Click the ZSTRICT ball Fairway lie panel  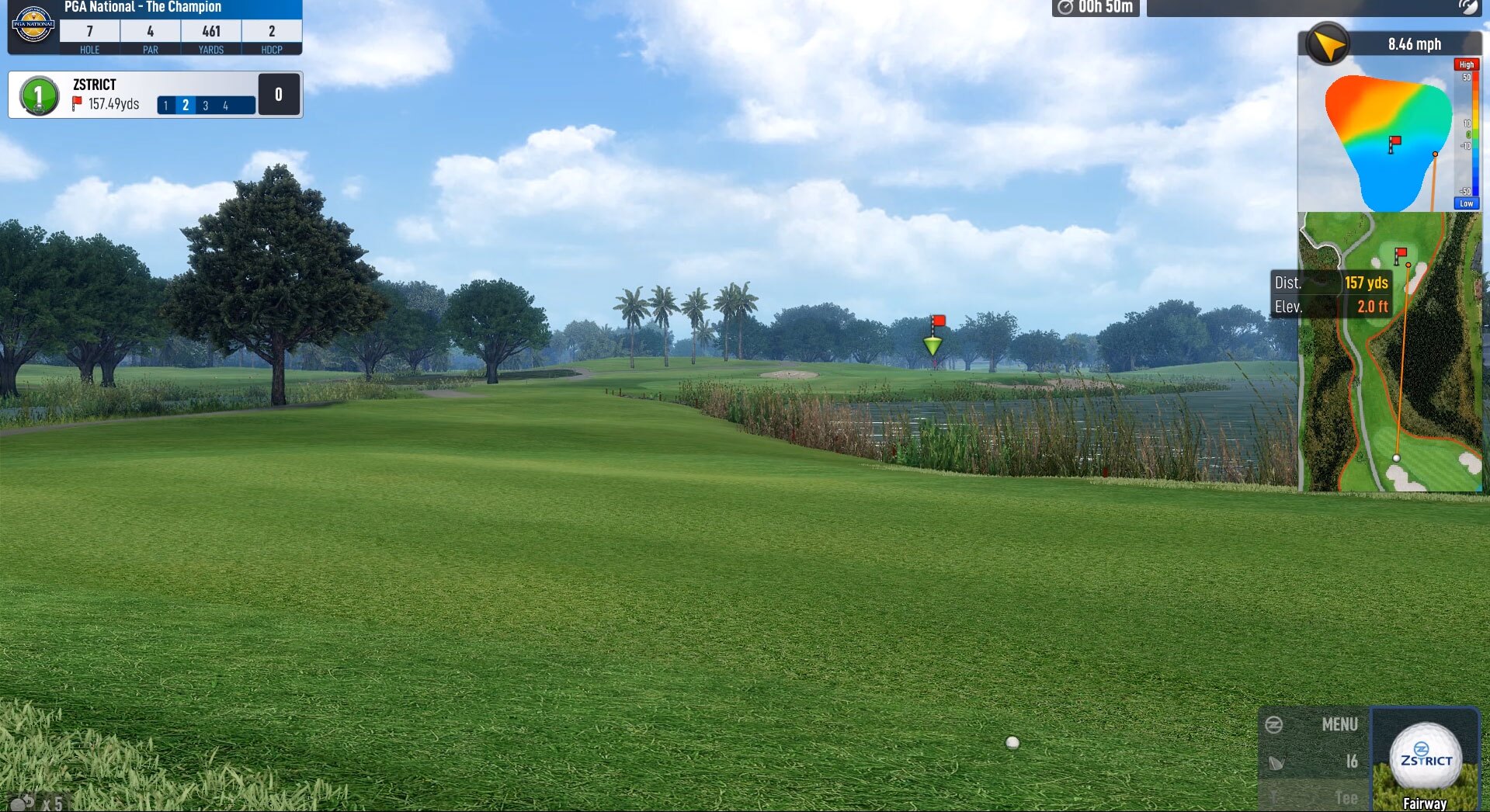point(1426,760)
